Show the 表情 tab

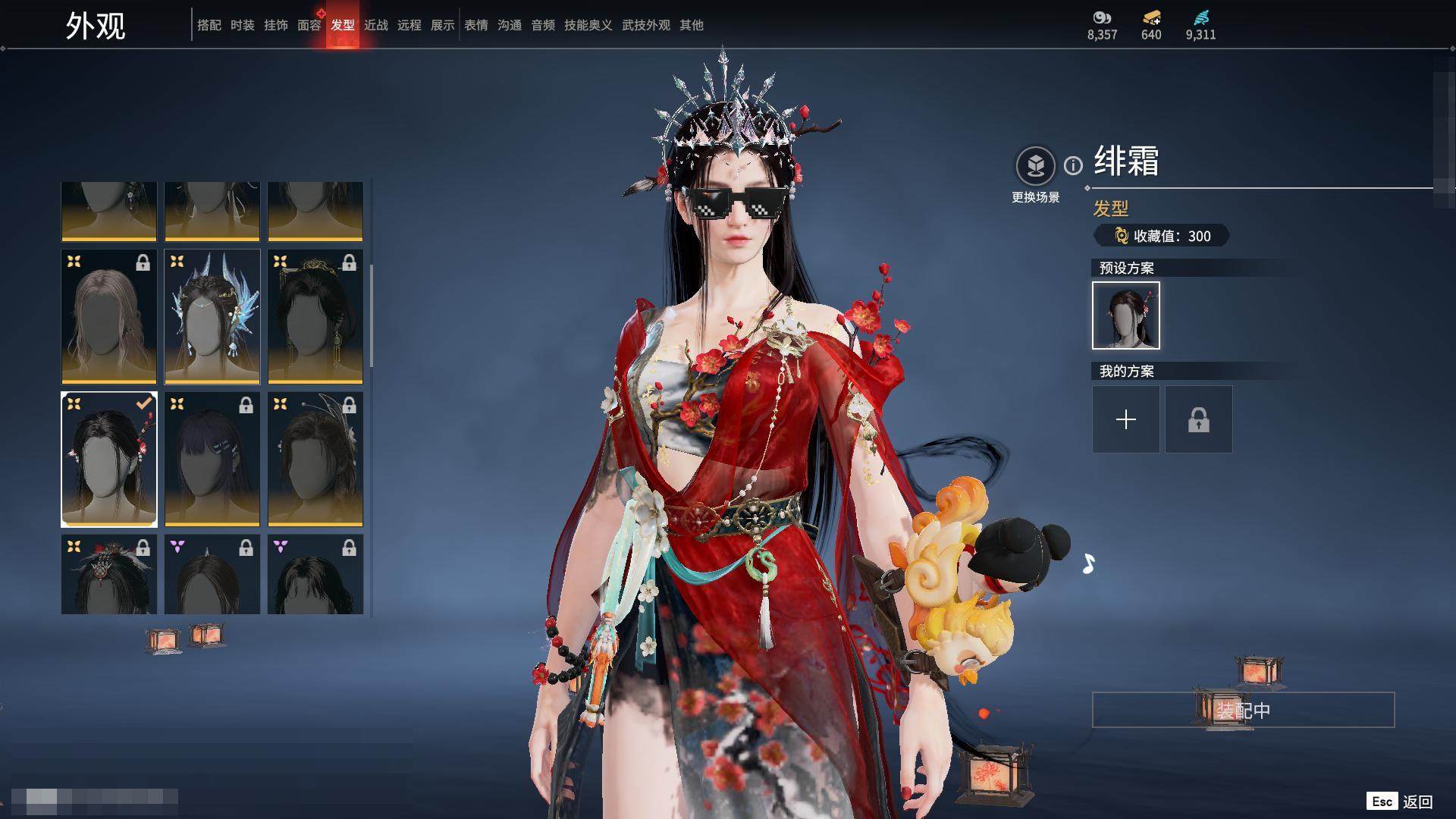click(x=476, y=25)
